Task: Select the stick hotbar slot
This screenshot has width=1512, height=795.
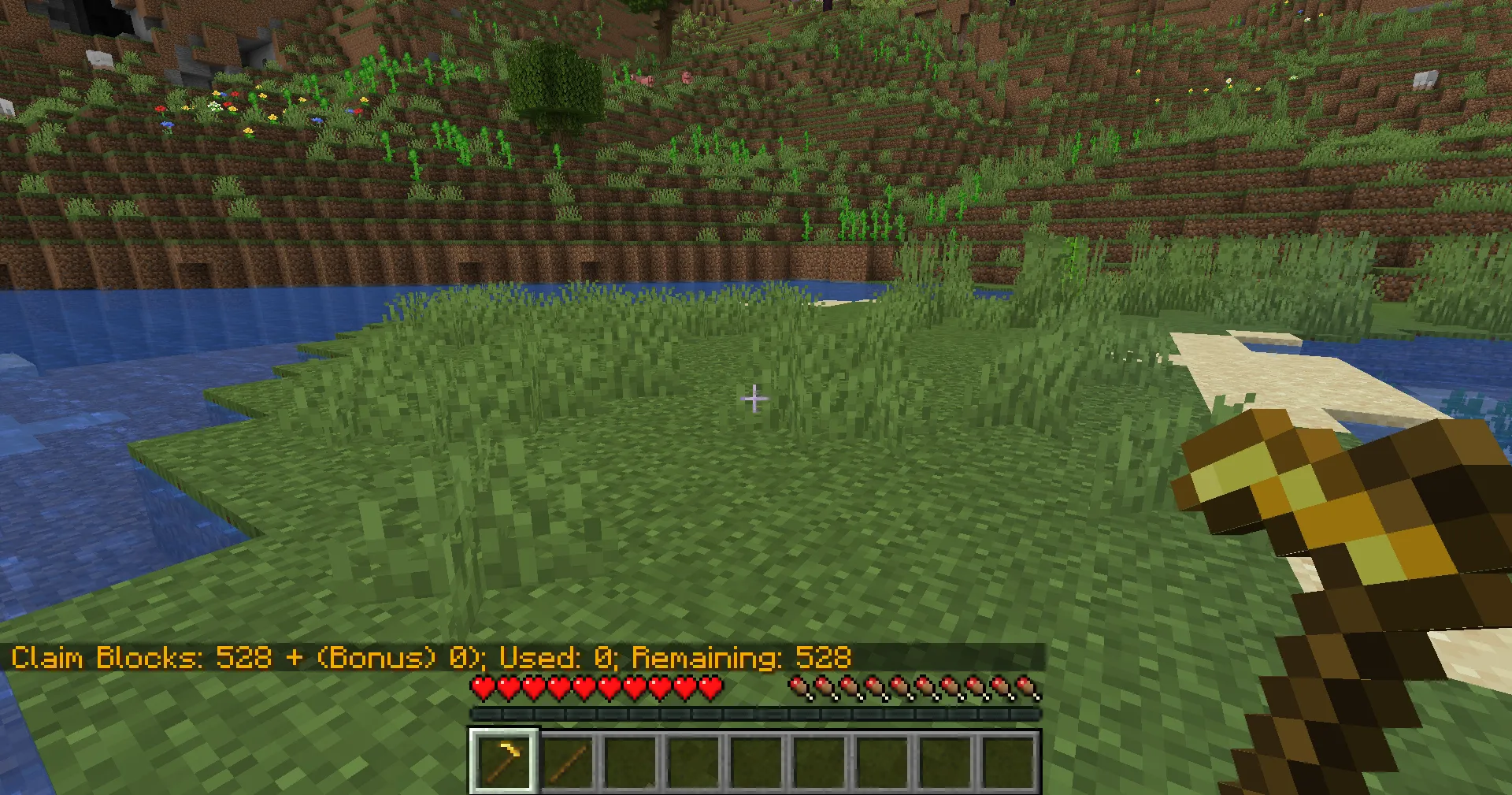Action: 568,762
